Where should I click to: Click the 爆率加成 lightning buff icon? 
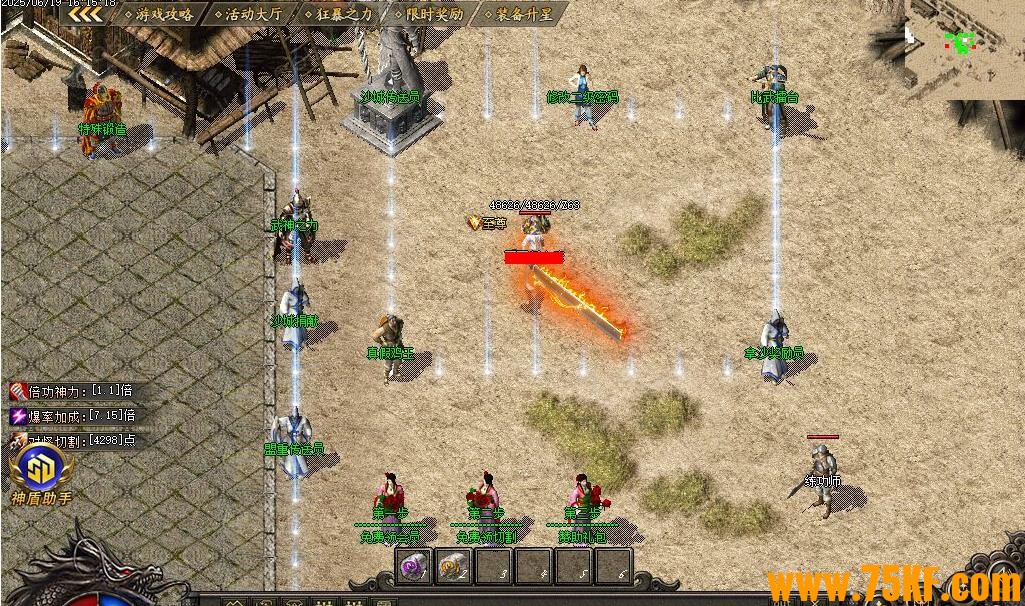(18, 415)
